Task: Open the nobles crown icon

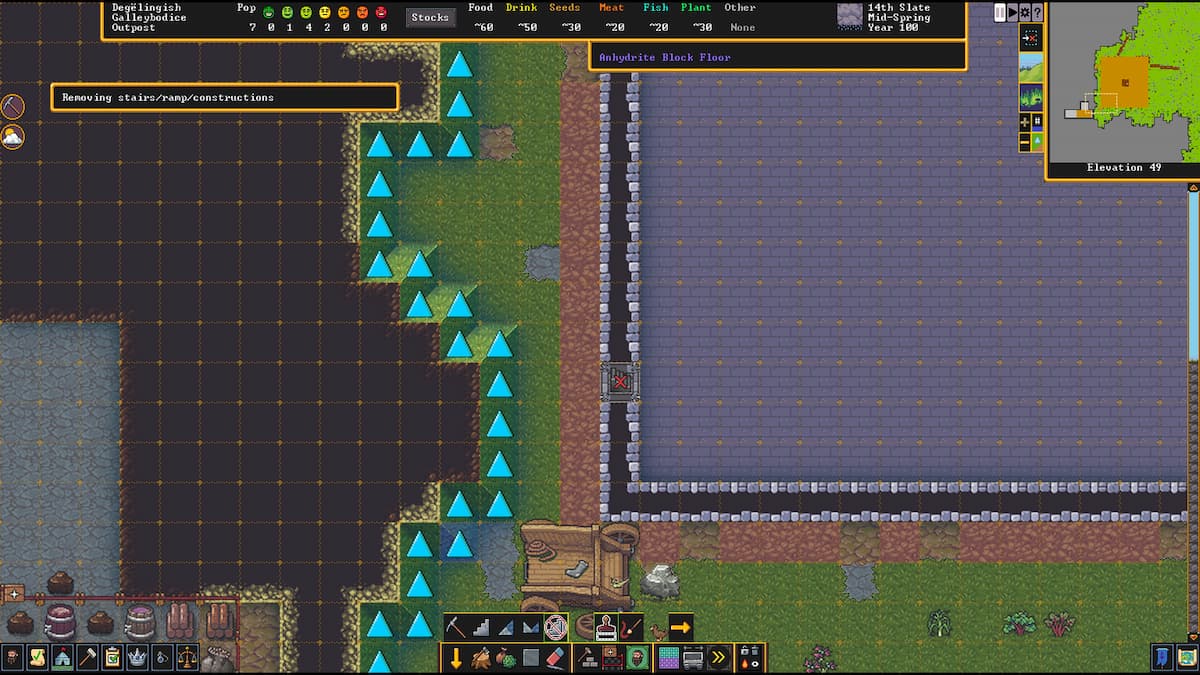Action: (137, 657)
